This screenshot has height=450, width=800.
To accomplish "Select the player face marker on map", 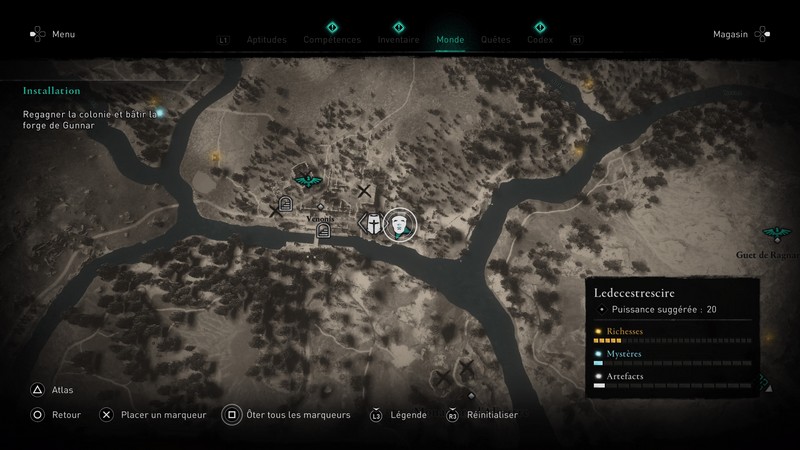I will click(400, 224).
